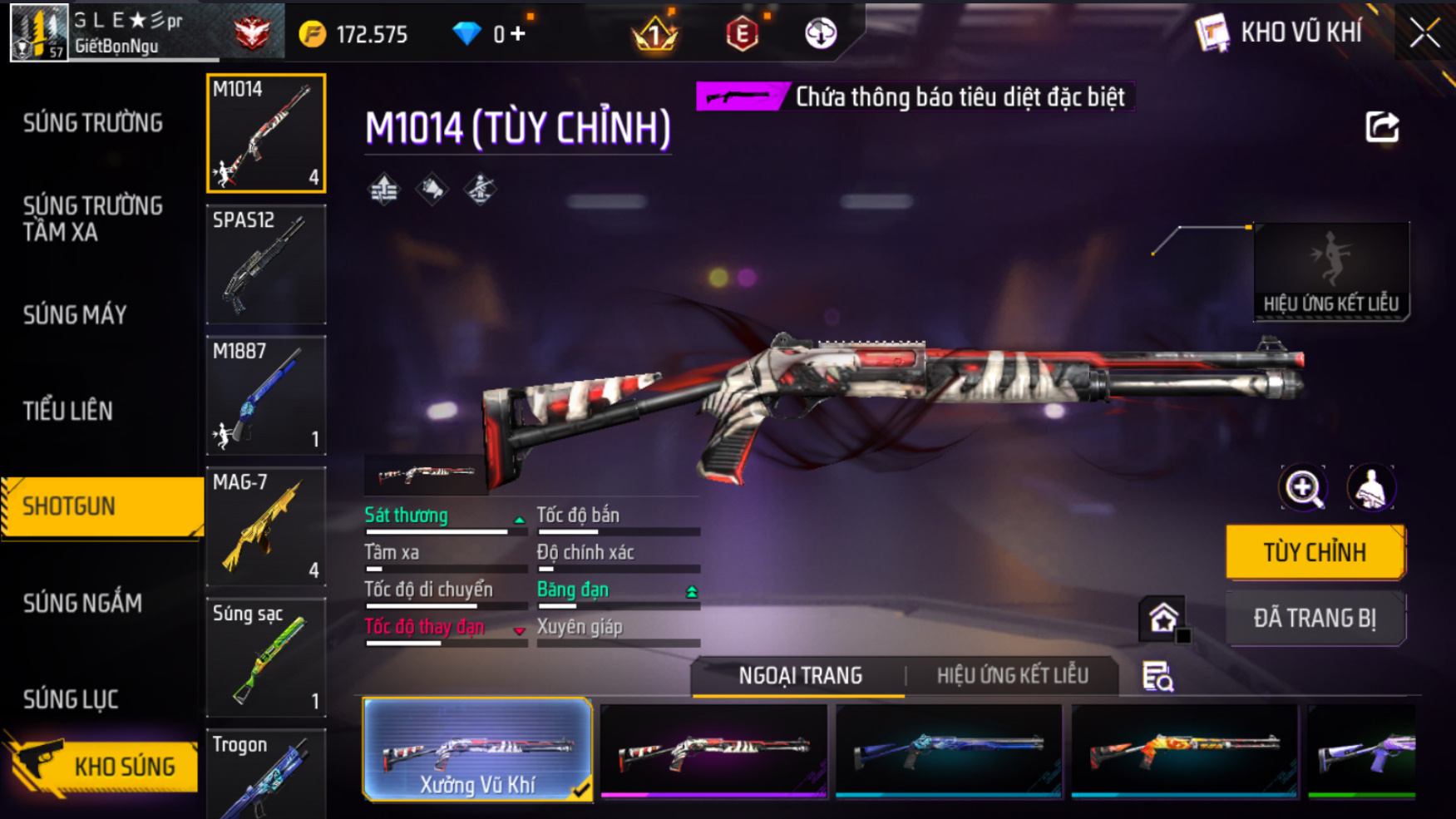The width and height of the screenshot is (1456, 819).
Task: Choose the orange flame M1014 skin
Action: coord(1184,750)
